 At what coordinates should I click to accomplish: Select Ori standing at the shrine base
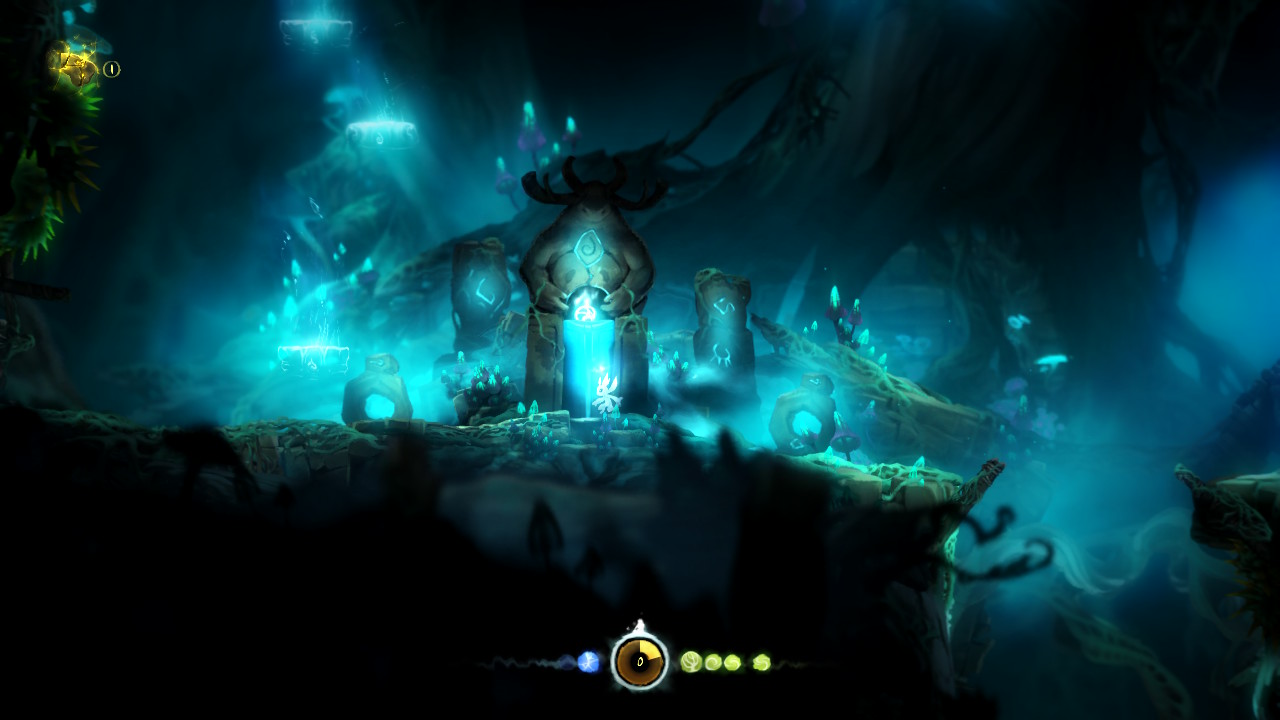[607, 395]
